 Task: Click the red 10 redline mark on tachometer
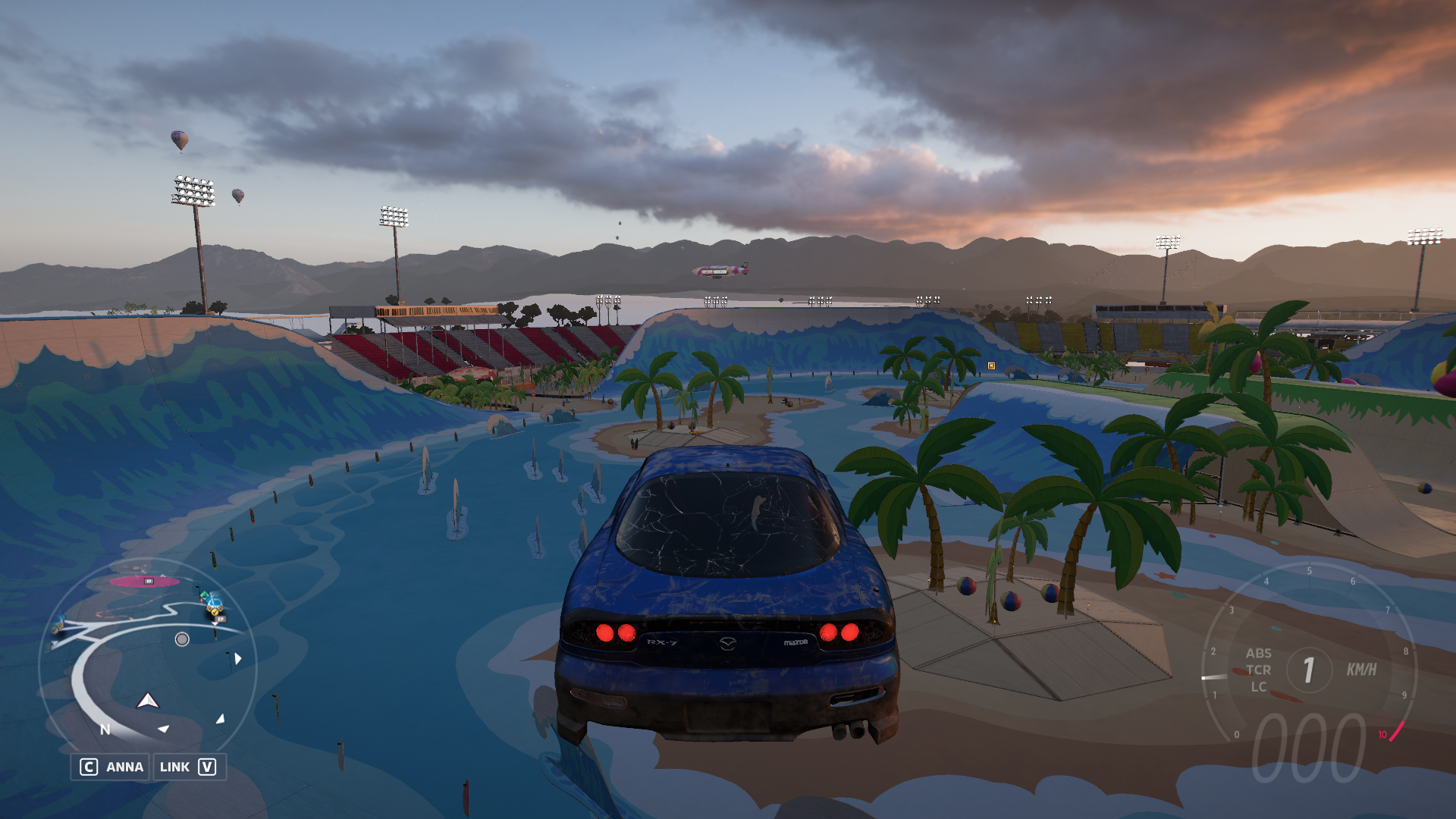click(x=1382, y=733)
